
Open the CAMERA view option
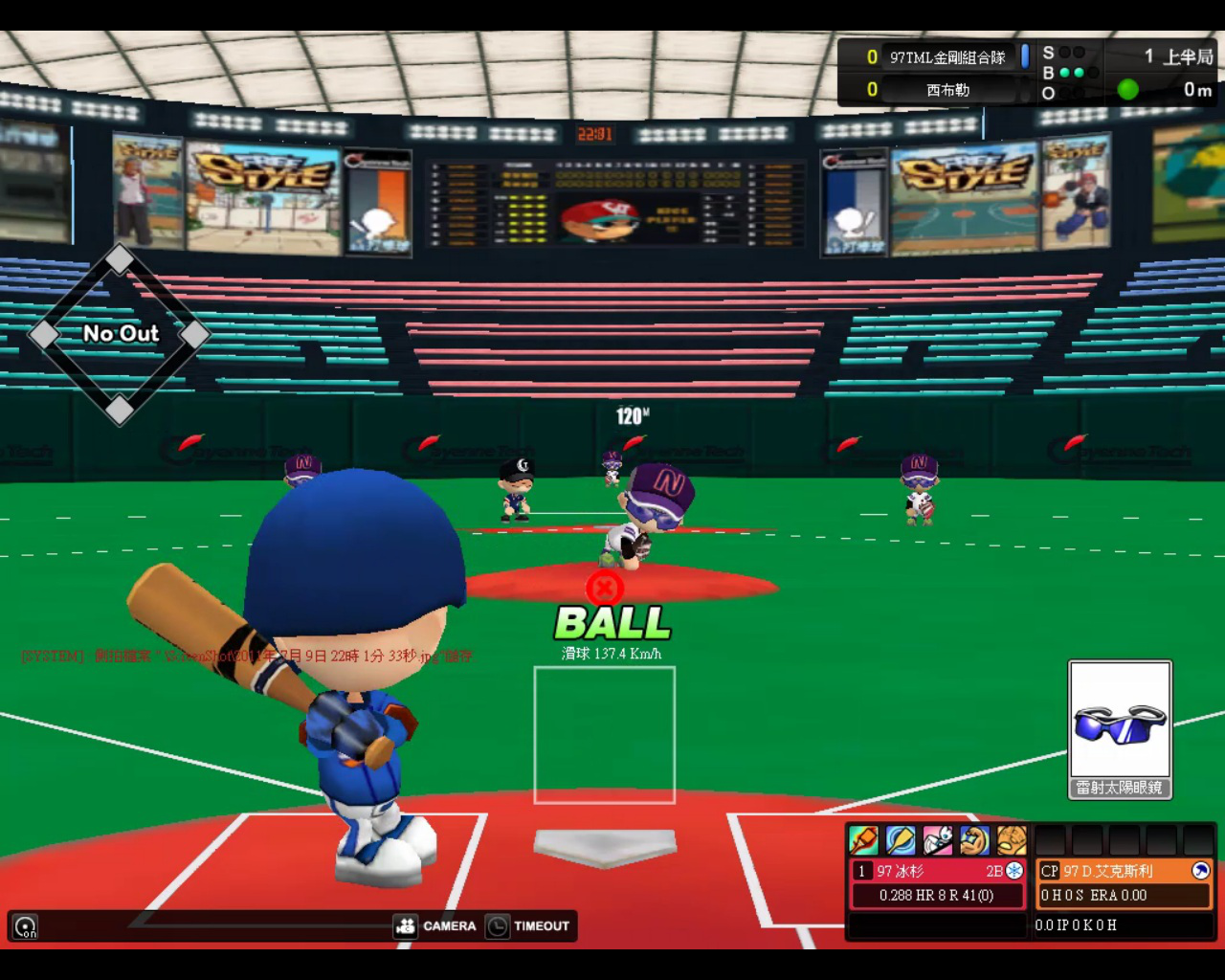[435, 925]
